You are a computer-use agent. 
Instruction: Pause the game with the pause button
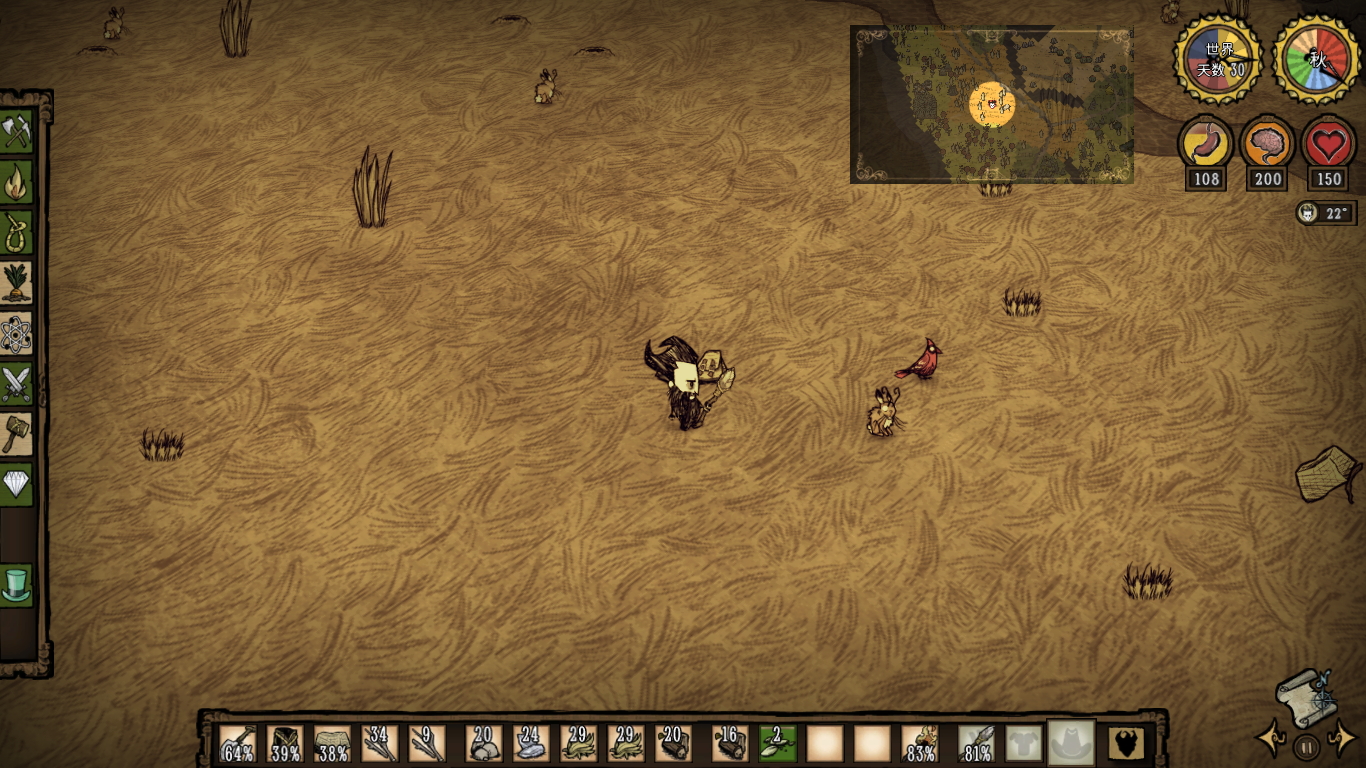tap(1306, 746)
